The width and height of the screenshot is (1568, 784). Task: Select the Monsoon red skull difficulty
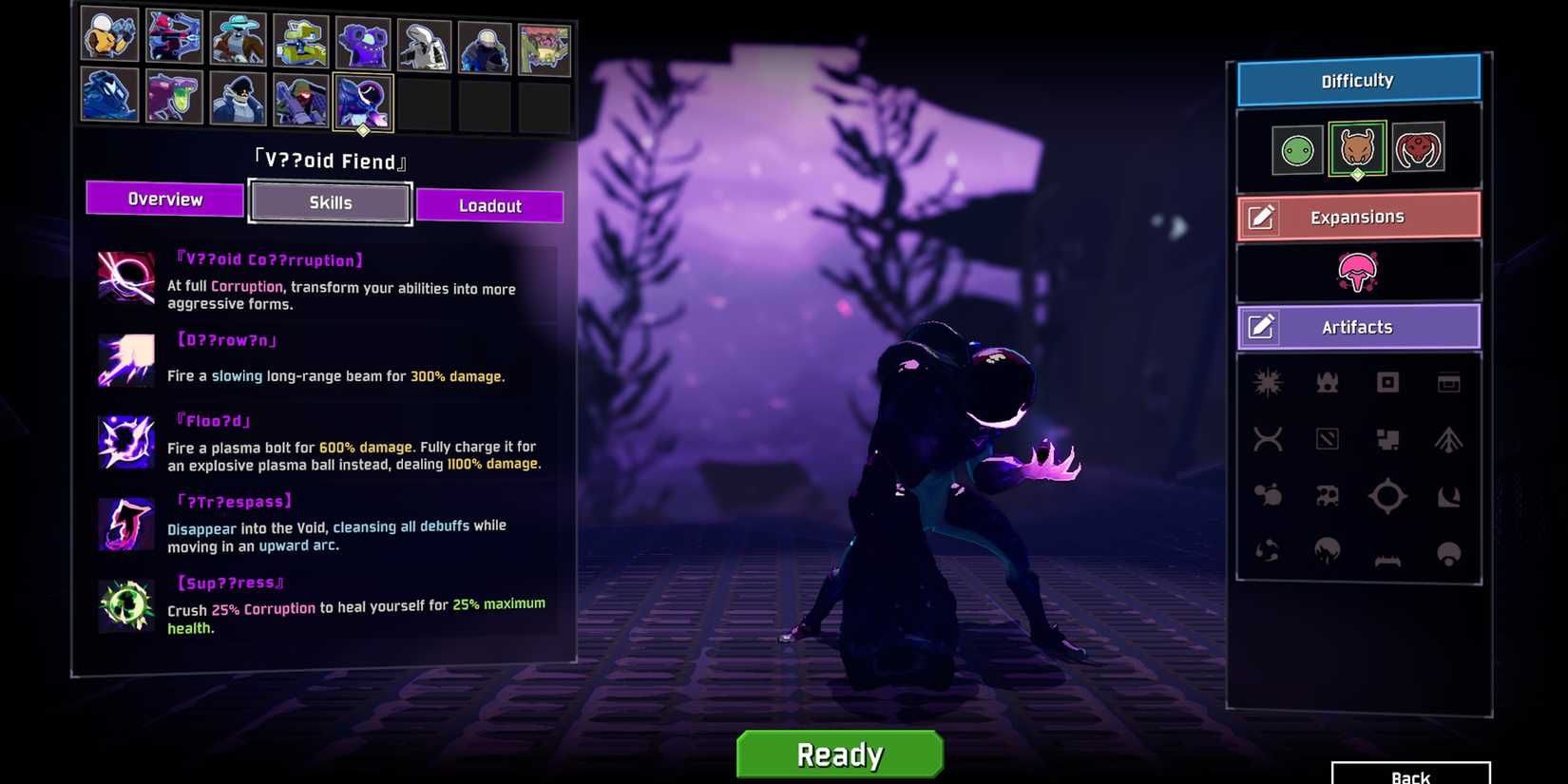coord(1419,148)
